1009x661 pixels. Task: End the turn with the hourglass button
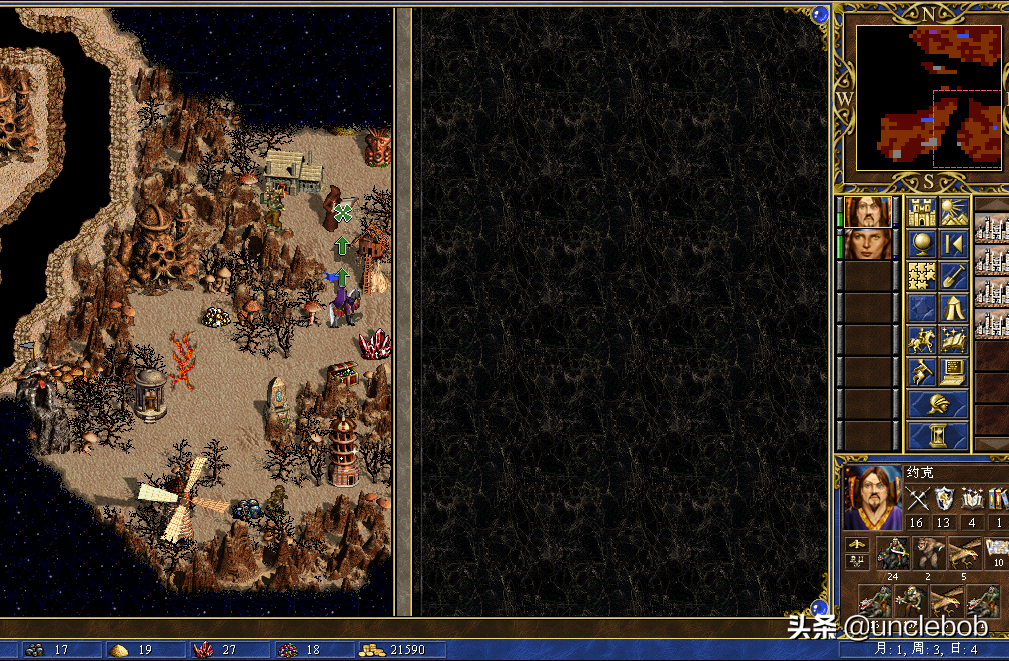coord(938,437)
